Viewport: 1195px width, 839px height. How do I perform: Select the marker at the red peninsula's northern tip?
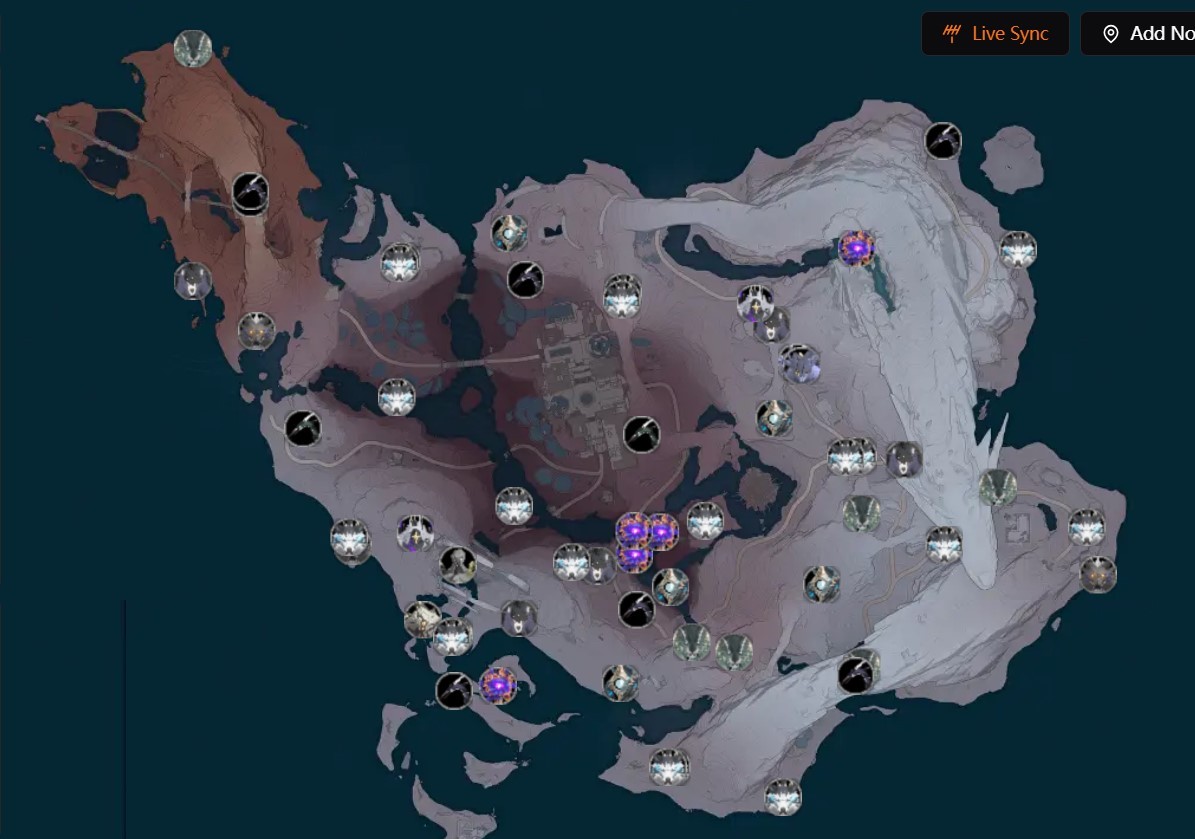(x=192, y=48)
